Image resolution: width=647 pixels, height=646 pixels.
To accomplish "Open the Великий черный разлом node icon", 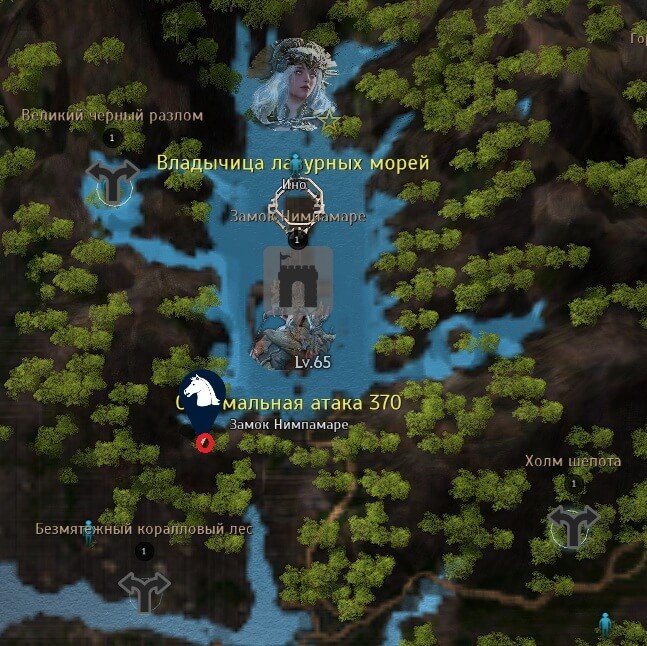I will pyautogui.click(x=111, y=181).
